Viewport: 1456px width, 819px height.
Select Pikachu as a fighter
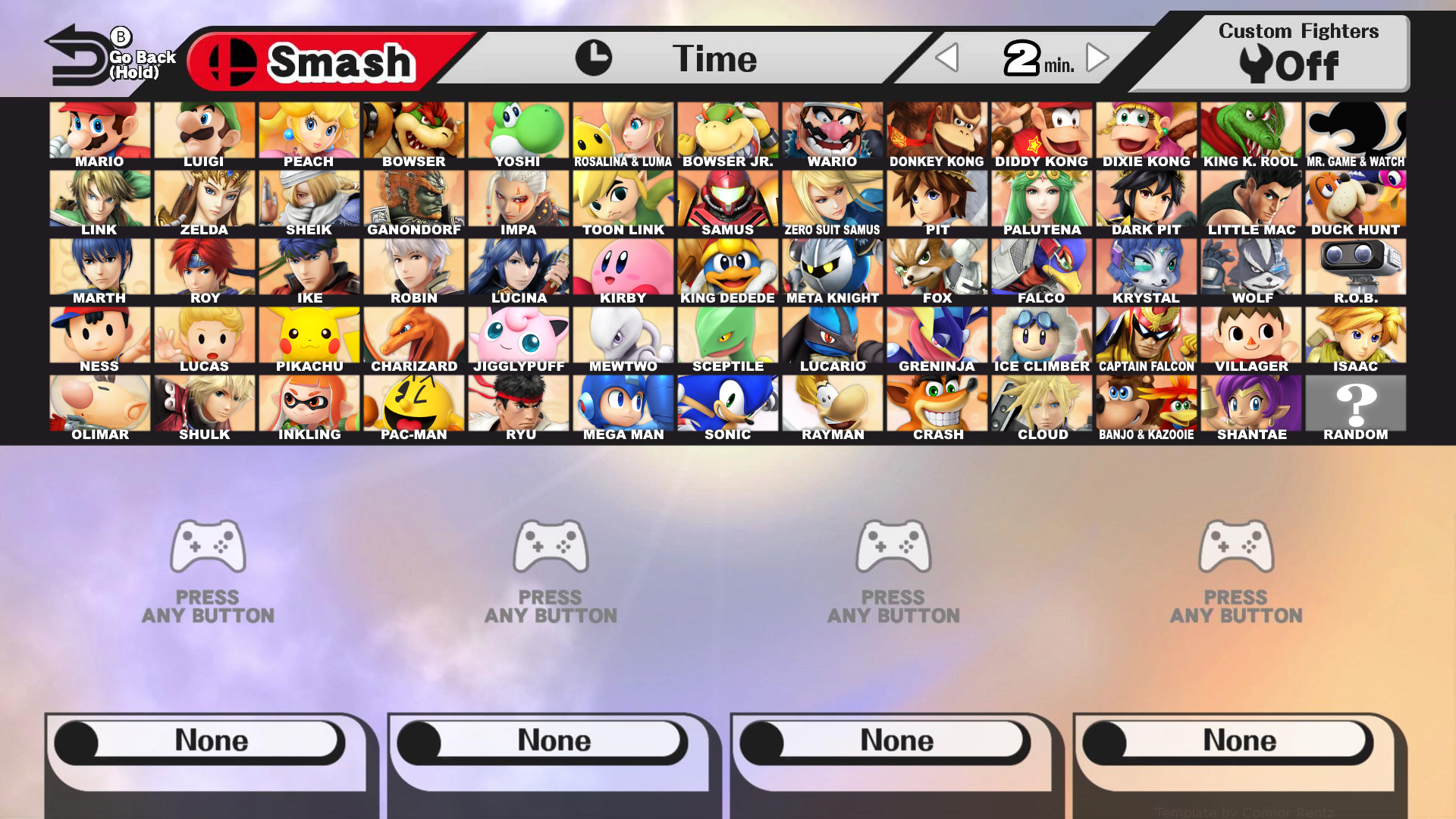309,334
